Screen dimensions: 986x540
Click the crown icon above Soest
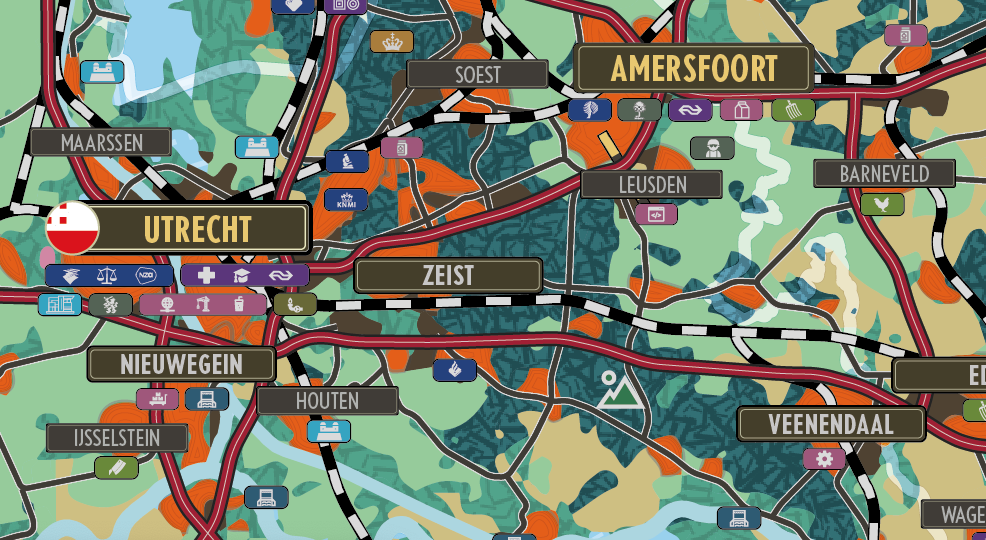click(392, 42)
